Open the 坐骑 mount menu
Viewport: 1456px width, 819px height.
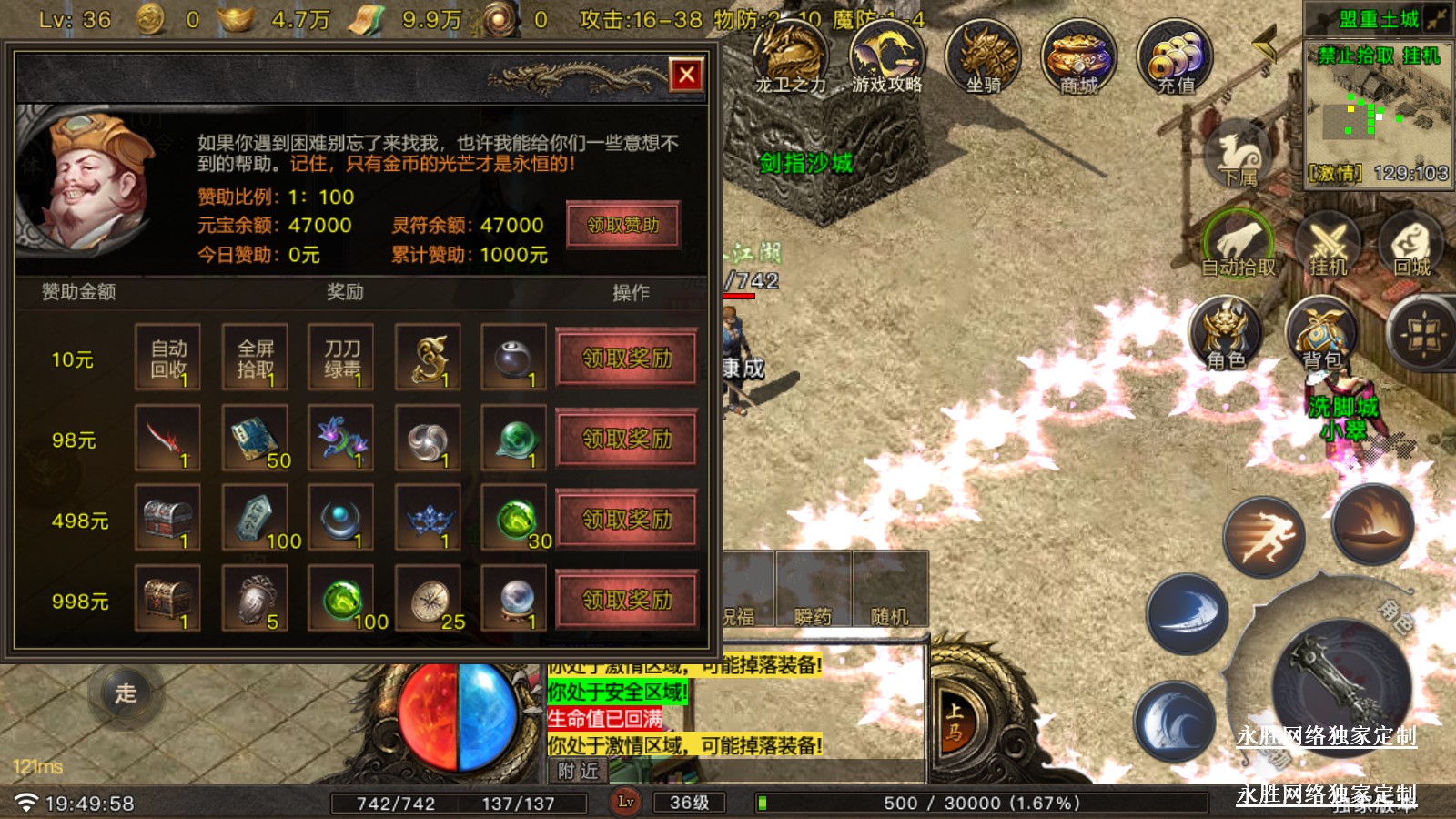pos(983,56)
